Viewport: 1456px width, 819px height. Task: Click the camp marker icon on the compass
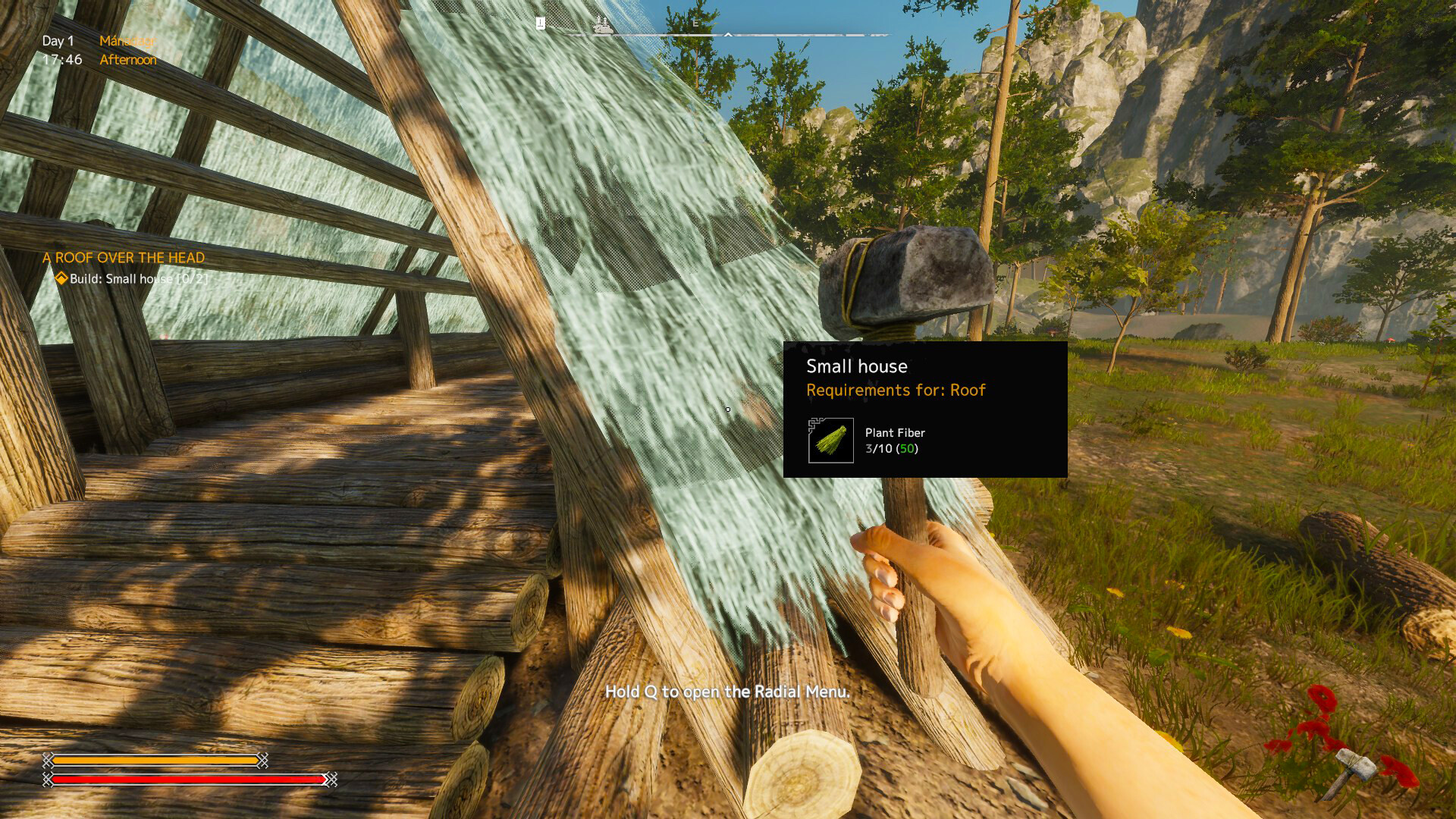click(x=603, y=27)
